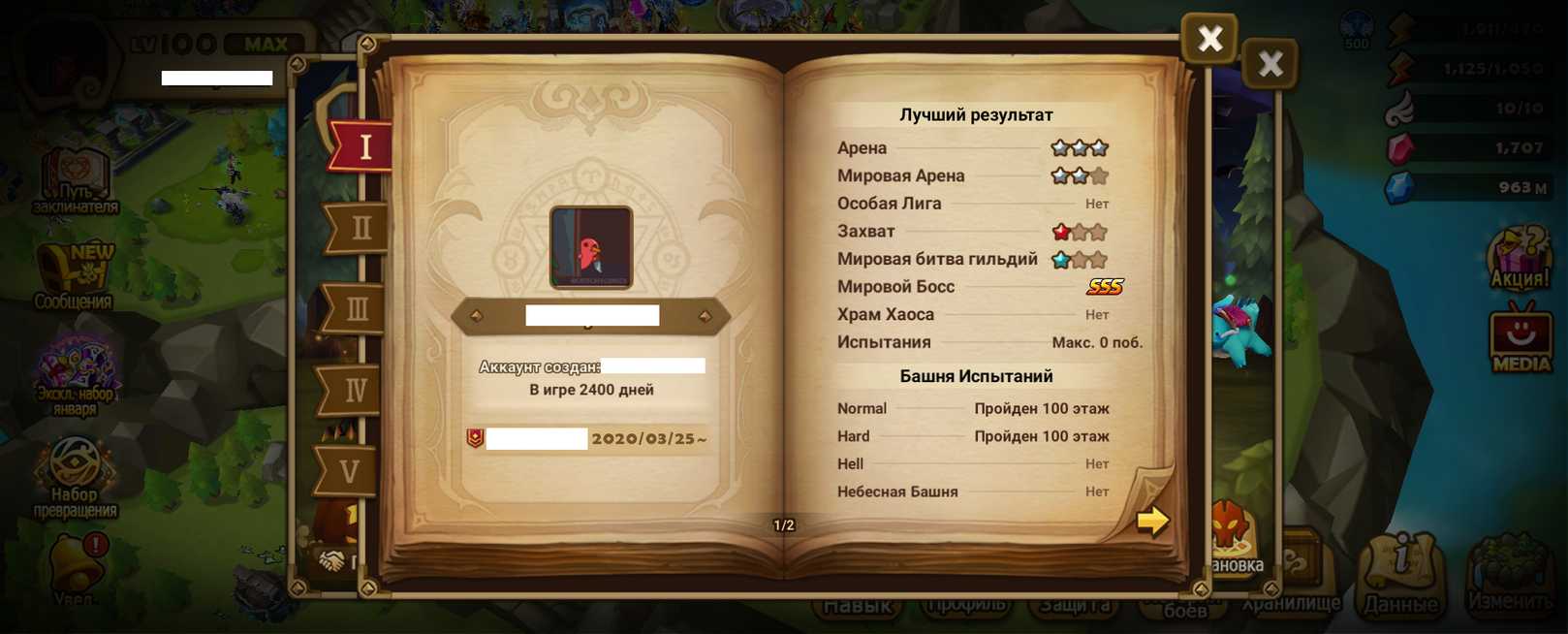Image resolution: width=1568 pixels, height=634 pixels.
Task: Click the red bird profile avatar
Action: pos(591,247)
